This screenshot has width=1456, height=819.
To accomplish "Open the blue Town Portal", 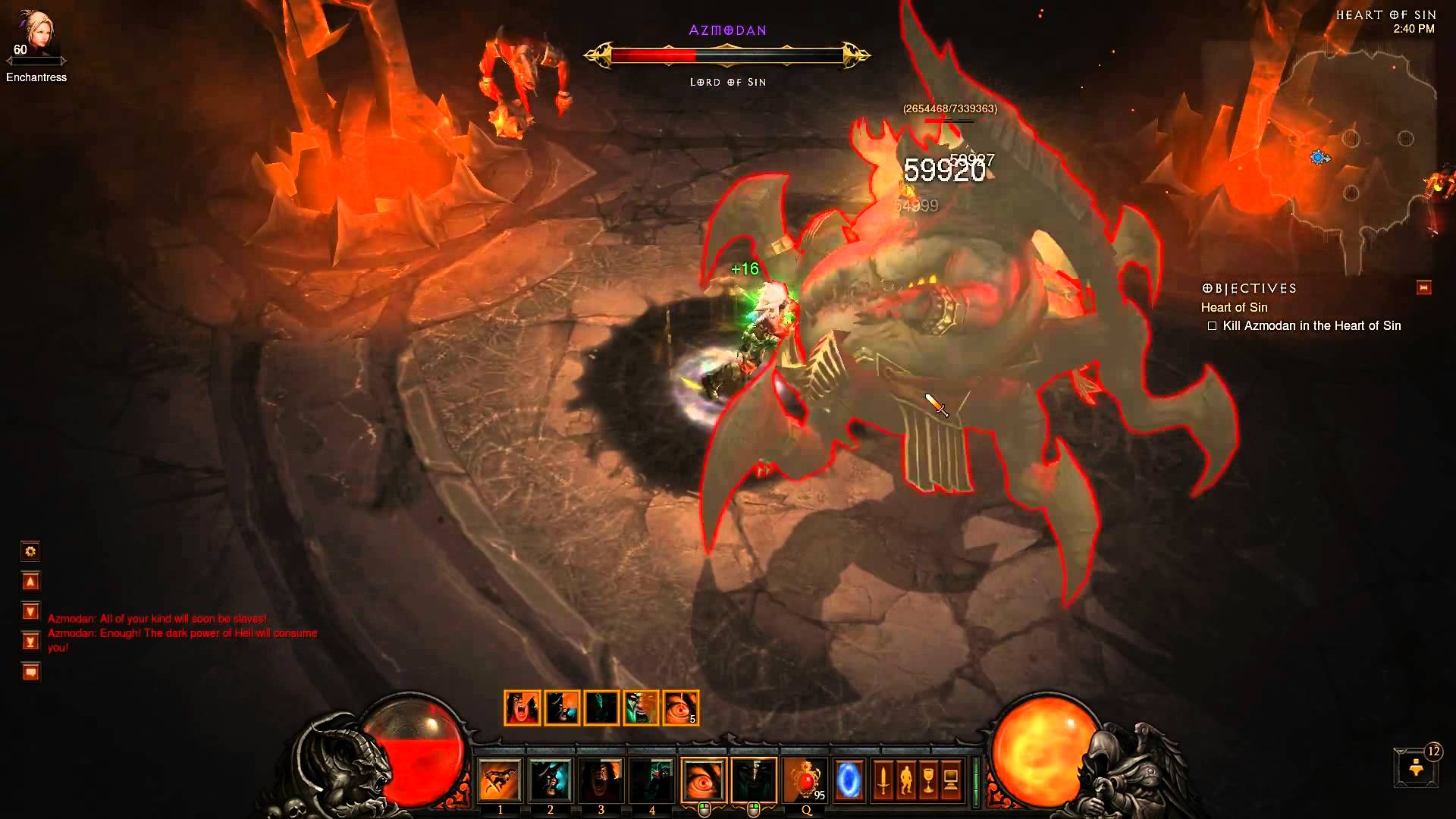I will click(849, 780).
